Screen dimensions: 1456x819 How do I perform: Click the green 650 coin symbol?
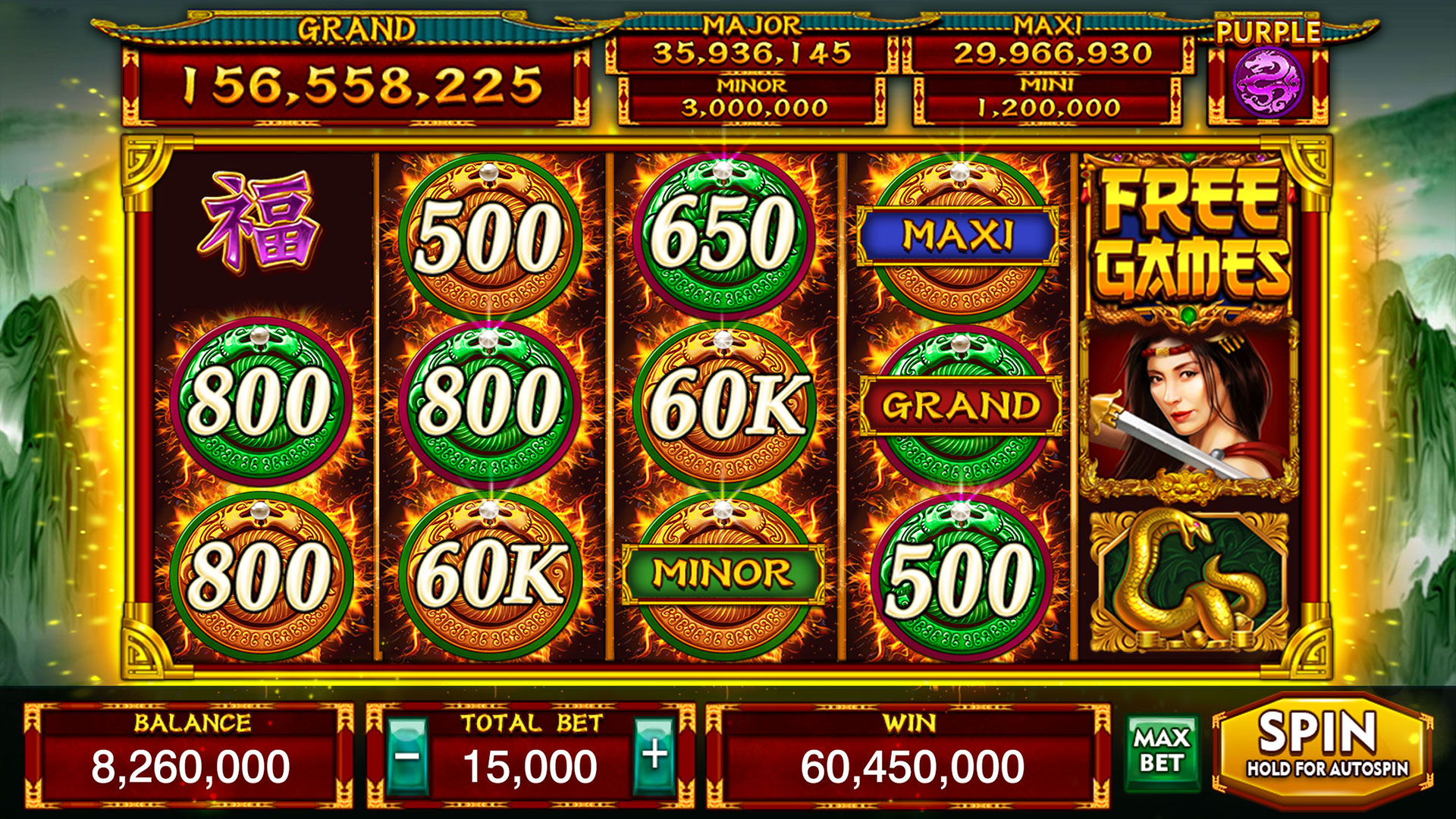[724, 235]
